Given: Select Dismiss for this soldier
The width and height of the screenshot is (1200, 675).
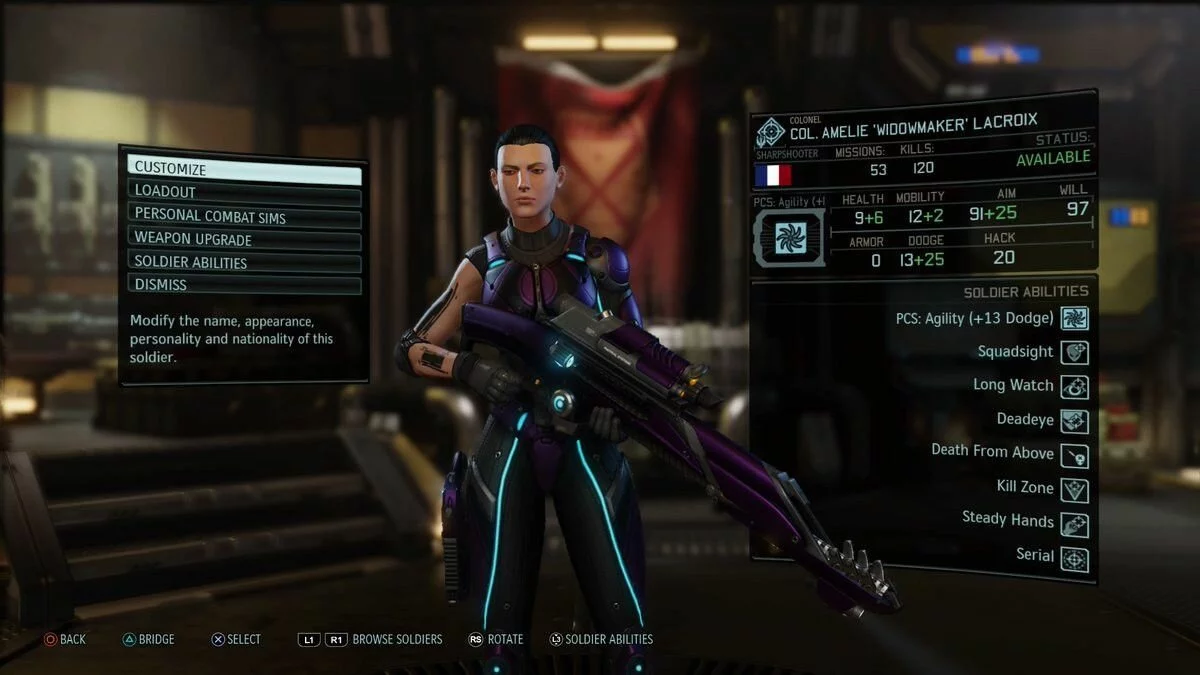Looking at the screenshot, I should (244, 285).
